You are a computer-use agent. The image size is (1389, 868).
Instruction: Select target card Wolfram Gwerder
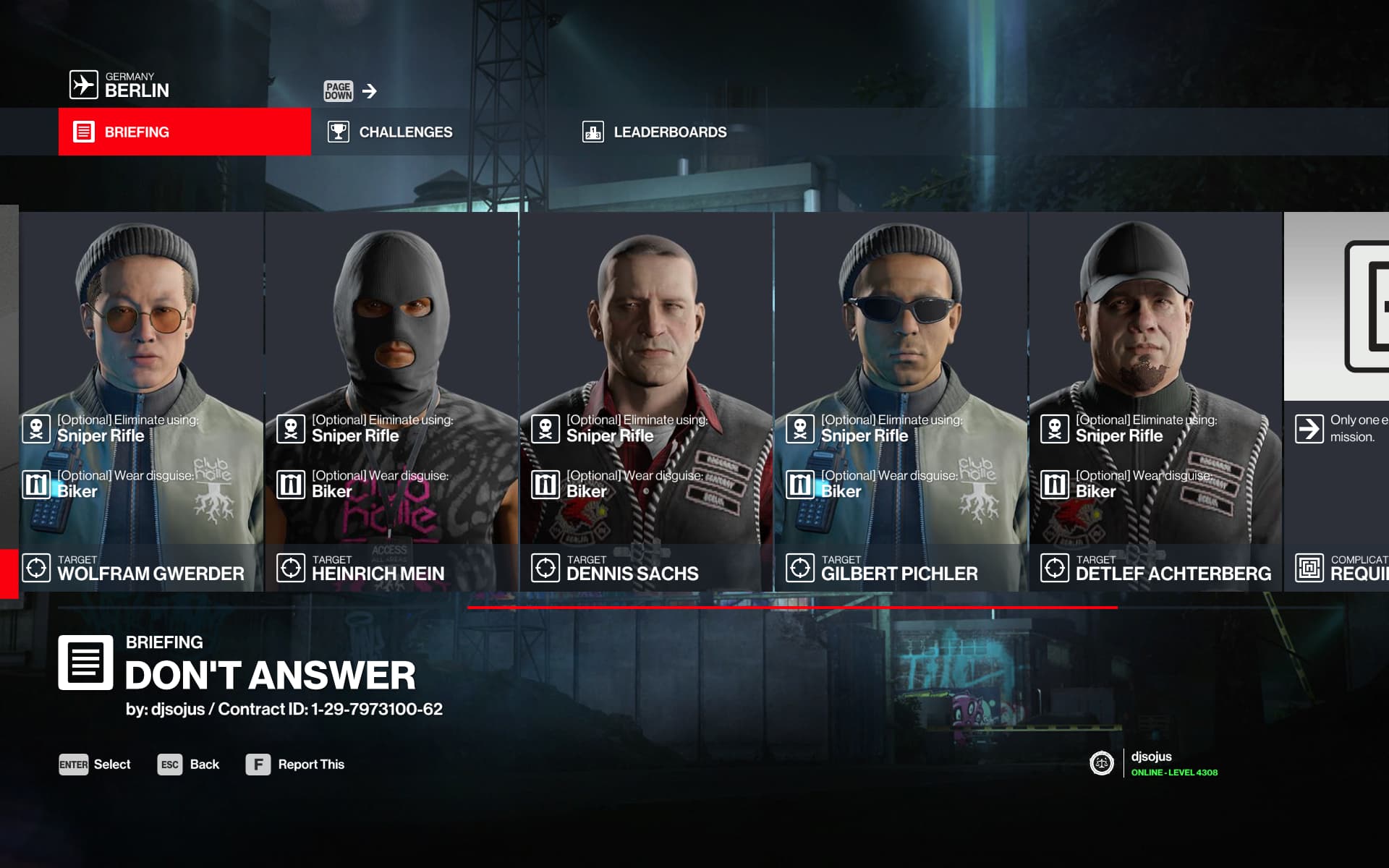click(x=142, y=401)
